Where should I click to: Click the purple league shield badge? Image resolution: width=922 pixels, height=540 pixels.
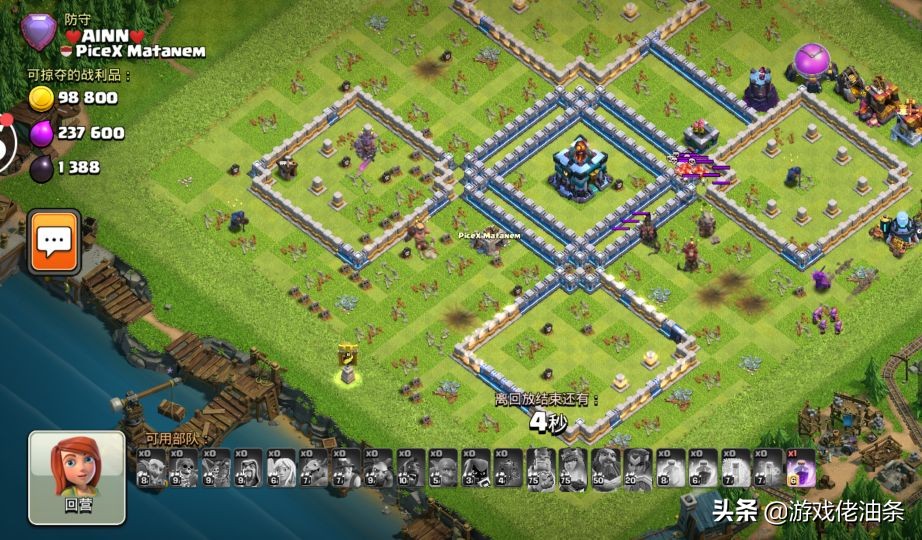point(39,32)
